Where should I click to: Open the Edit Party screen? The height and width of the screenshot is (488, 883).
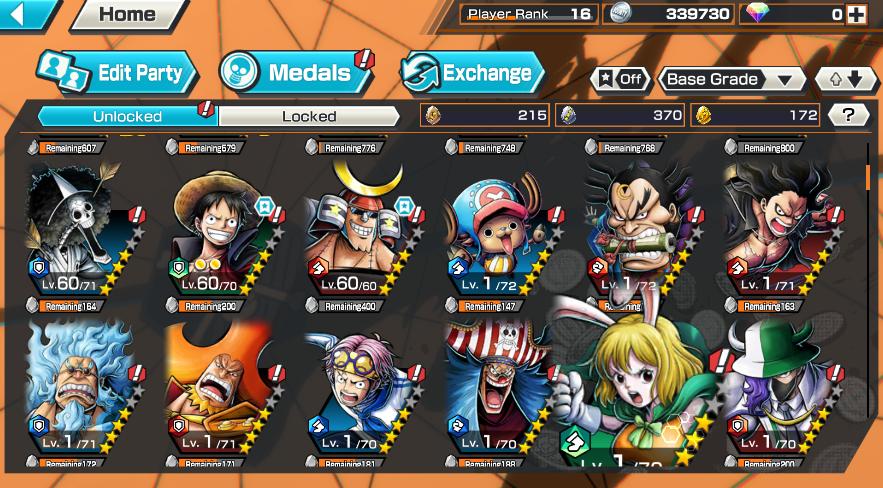coord(116,73)
